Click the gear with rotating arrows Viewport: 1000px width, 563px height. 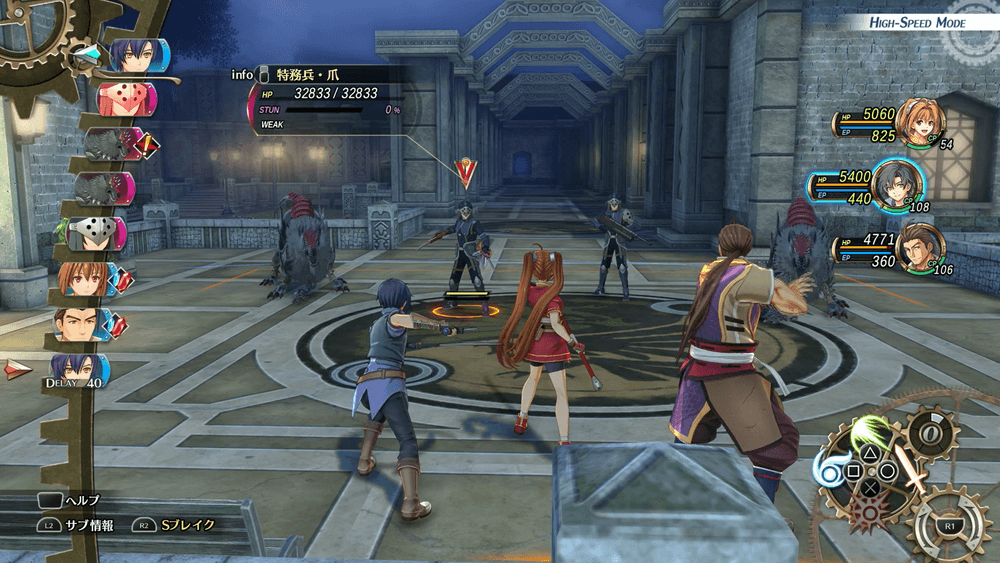(x=949, y=524)
